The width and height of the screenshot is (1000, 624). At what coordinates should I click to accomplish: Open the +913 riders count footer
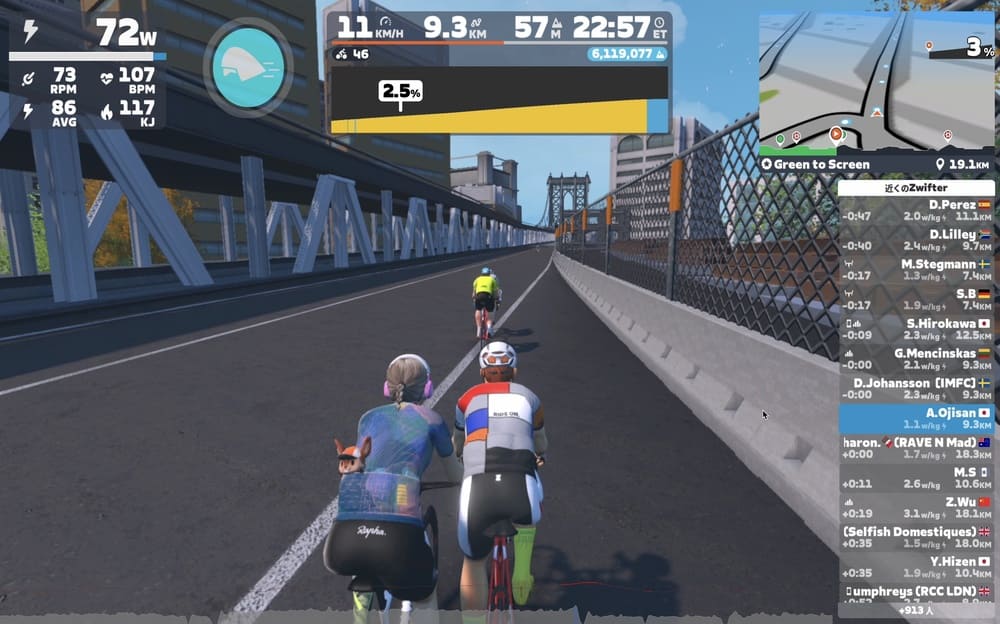916,609
